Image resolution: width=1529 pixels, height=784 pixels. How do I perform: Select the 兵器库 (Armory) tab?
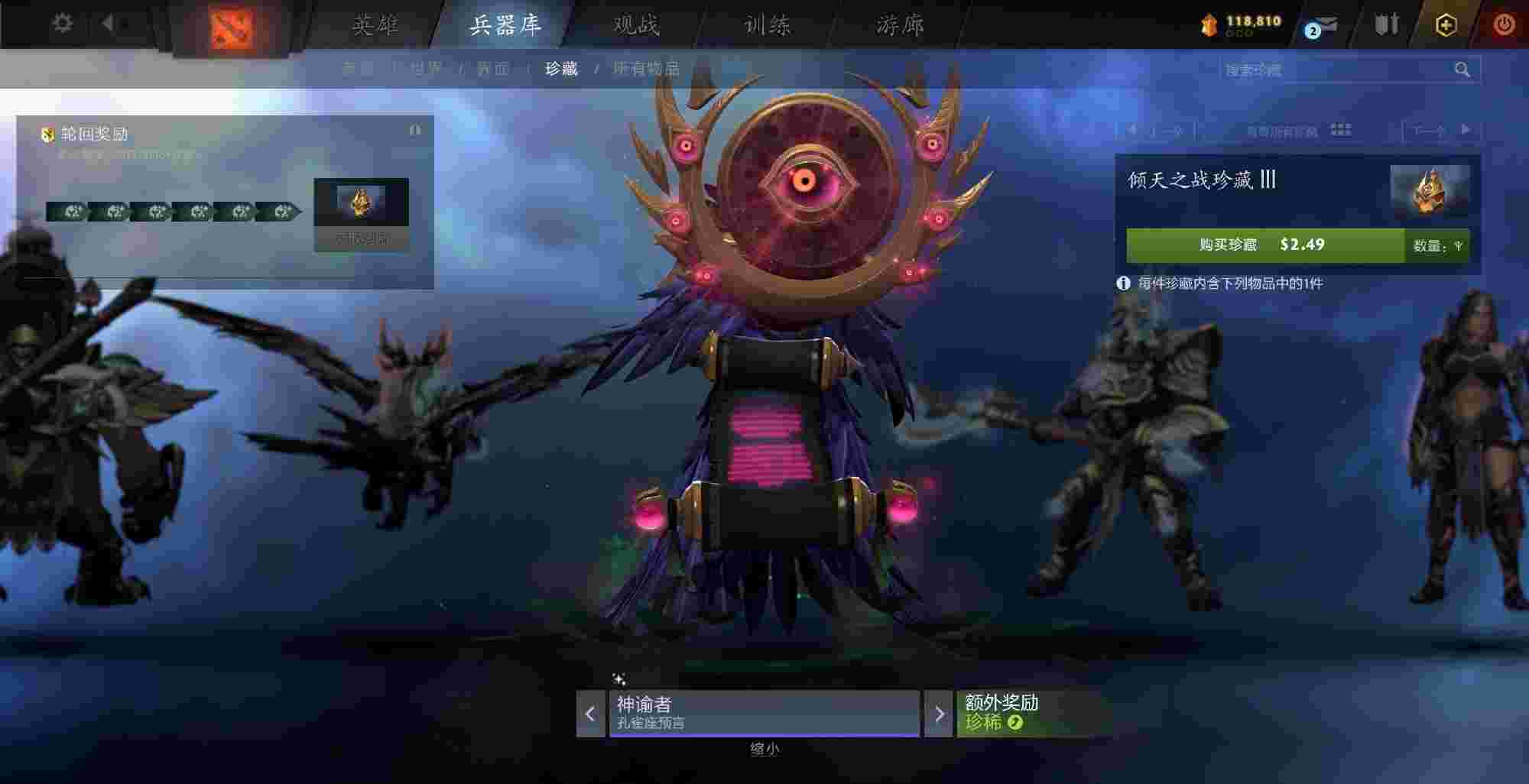click(x=505, y=25)
